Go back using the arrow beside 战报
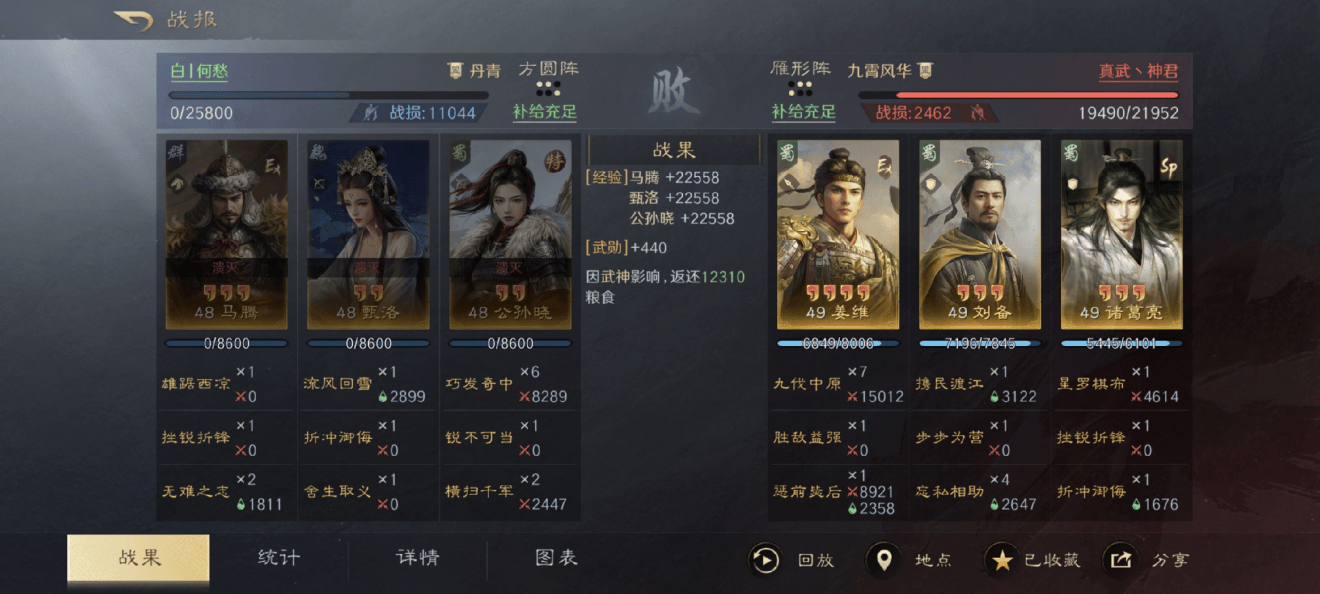This screenshot has height=594, width=1320. [x=132, y=20]
